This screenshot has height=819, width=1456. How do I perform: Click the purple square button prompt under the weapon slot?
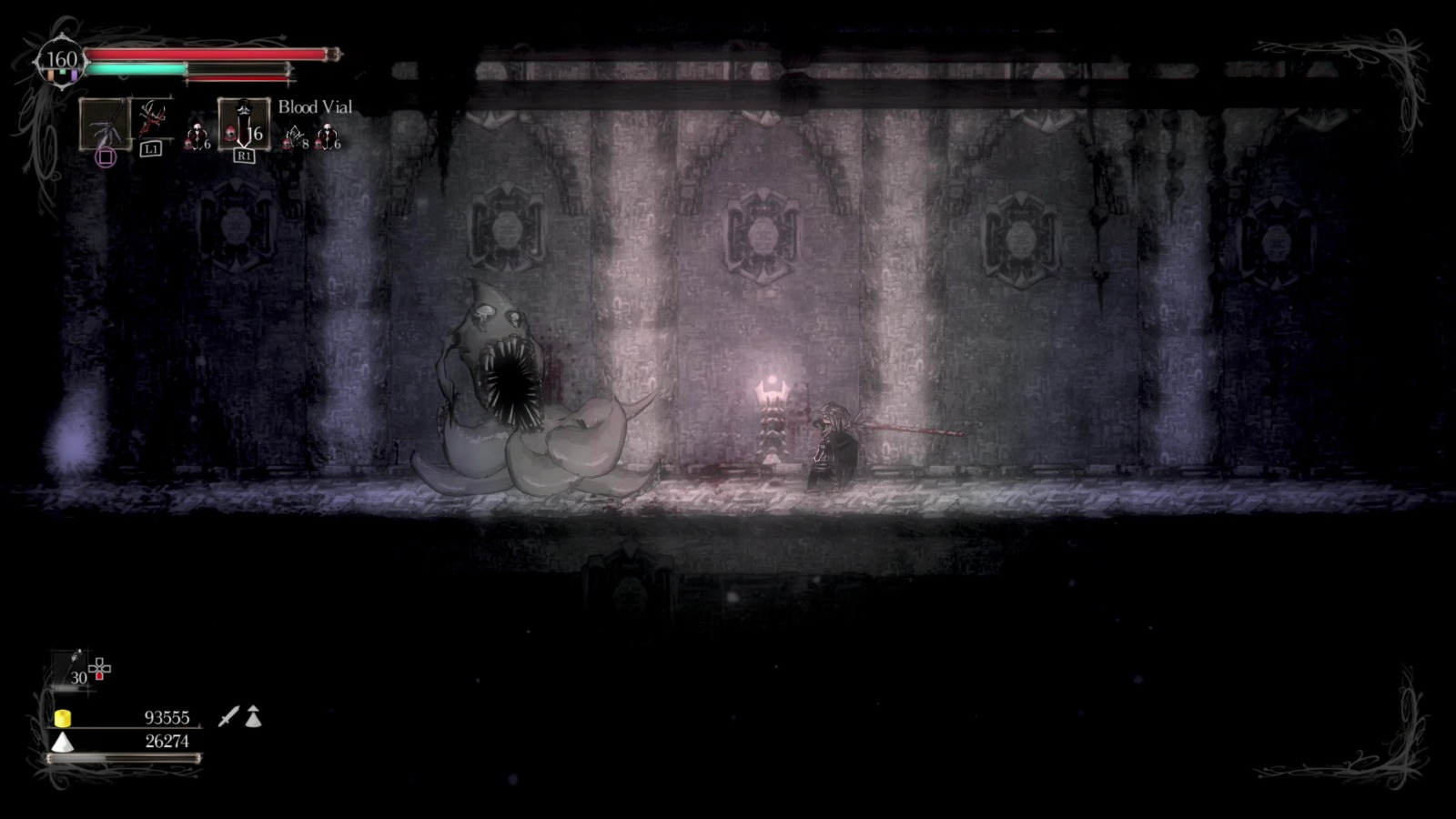coord(106,157)
